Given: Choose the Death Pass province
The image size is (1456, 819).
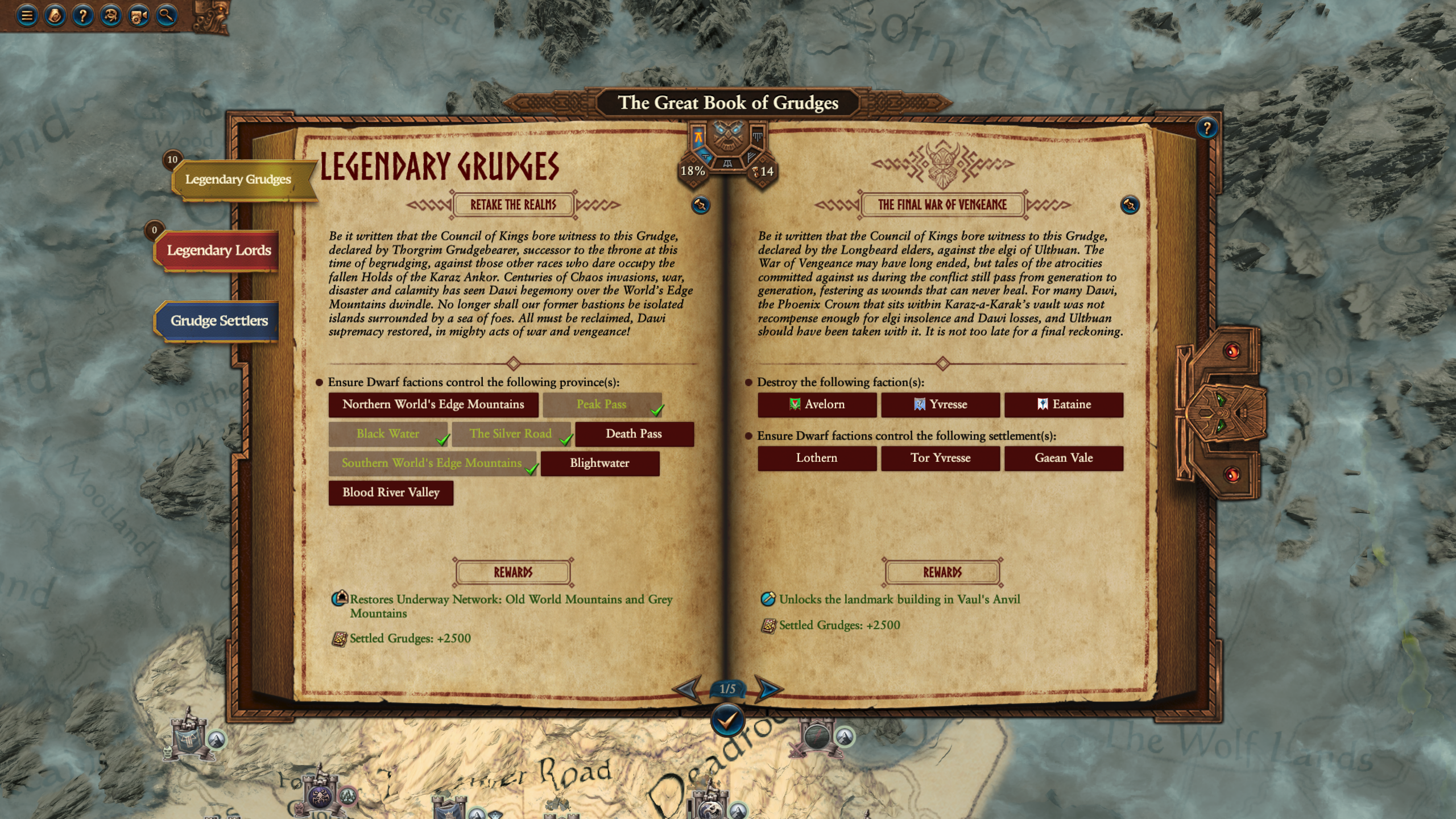Looking at the screenshot, I should coord(634,434).
